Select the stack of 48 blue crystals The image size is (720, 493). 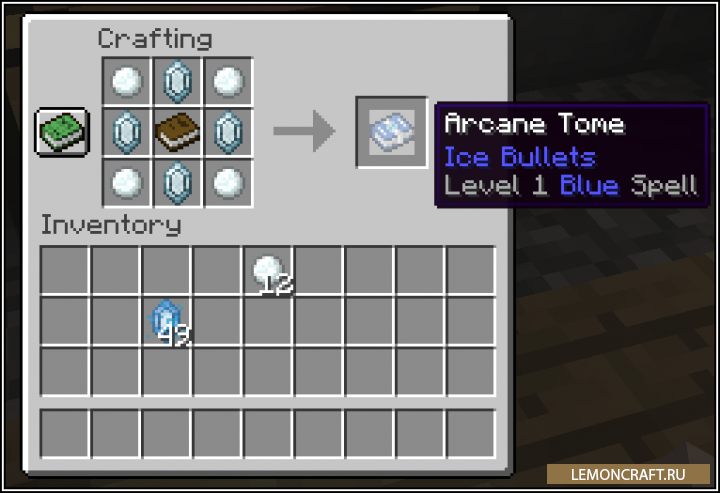click(166, 321)
